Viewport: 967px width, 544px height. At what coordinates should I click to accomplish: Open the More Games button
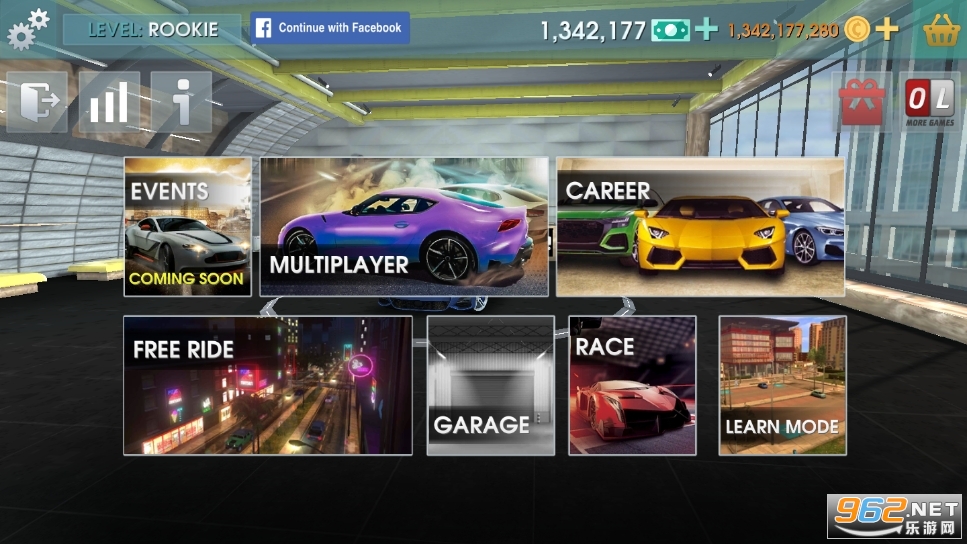pyautogui.click(x=929, y=102)
